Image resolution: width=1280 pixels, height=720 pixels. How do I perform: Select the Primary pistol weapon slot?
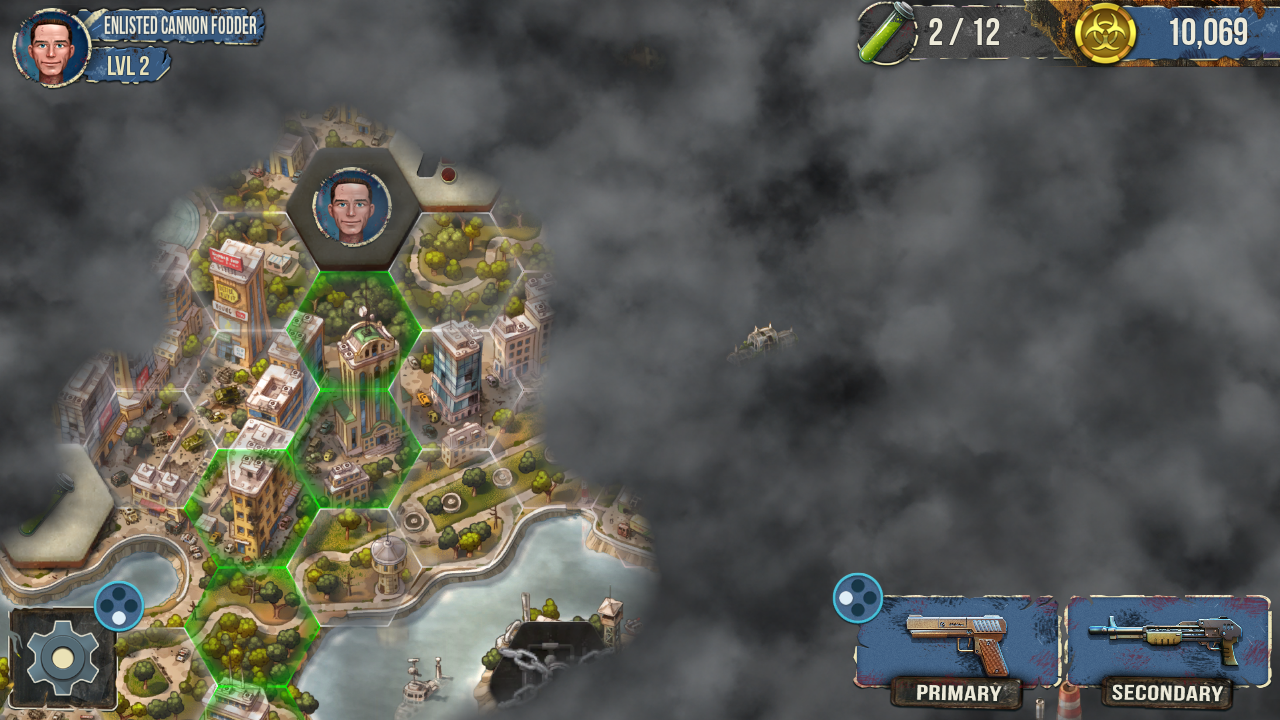(957, 641)
